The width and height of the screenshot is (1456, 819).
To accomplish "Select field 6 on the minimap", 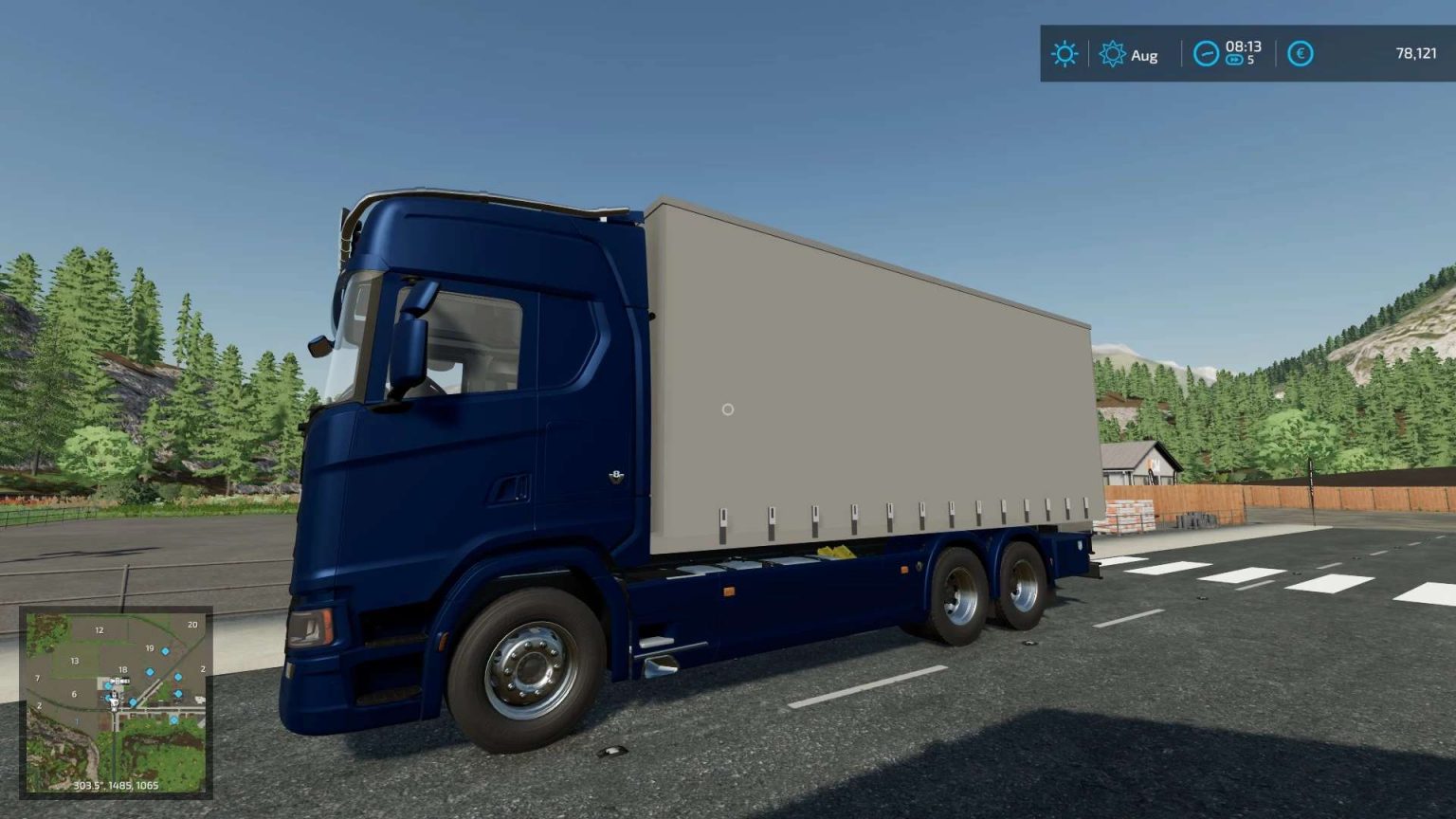I will coord(74,694).
